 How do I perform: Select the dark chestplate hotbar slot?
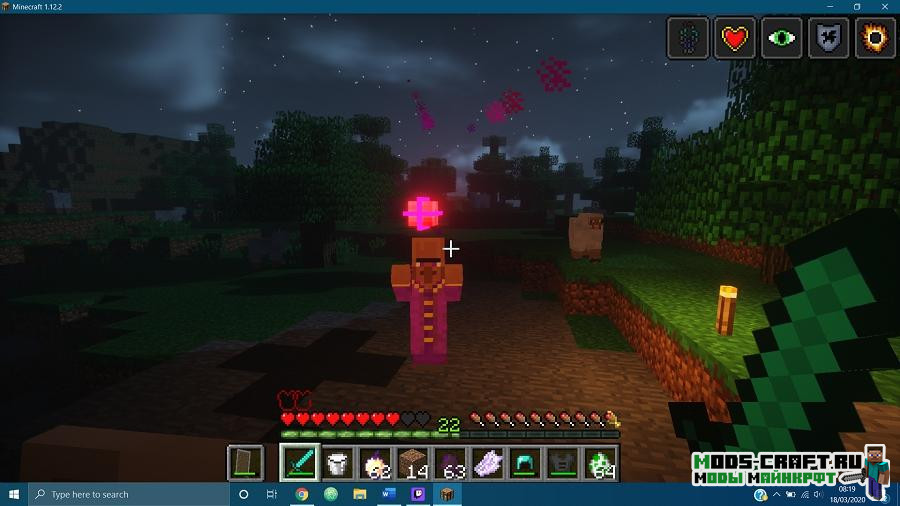[x=563, y=463]
